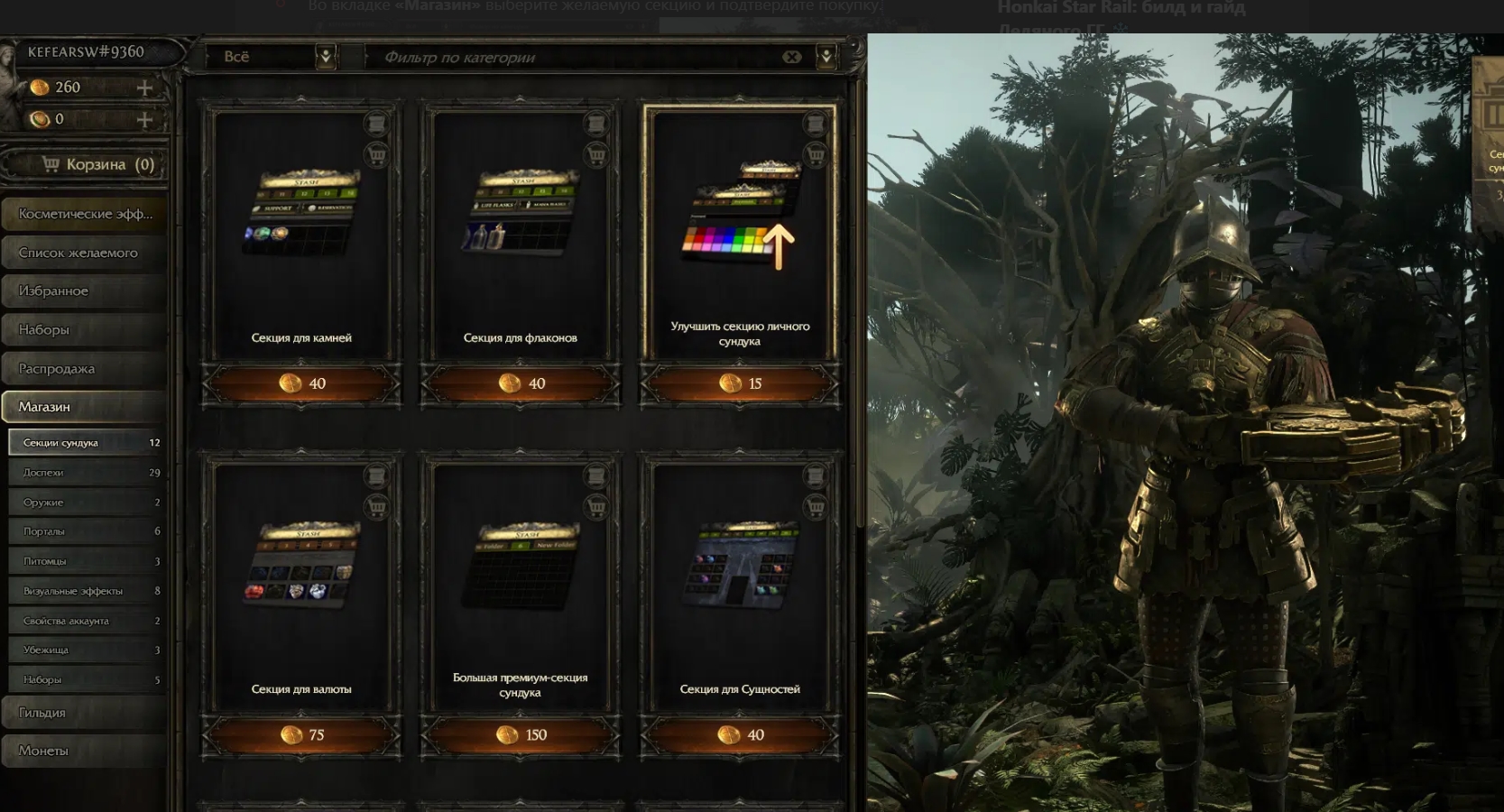This screenshot has width=1504, height=812.
Task: Open Косметические эффекты category
Action: pyautogui.click(x=85, y=214)
